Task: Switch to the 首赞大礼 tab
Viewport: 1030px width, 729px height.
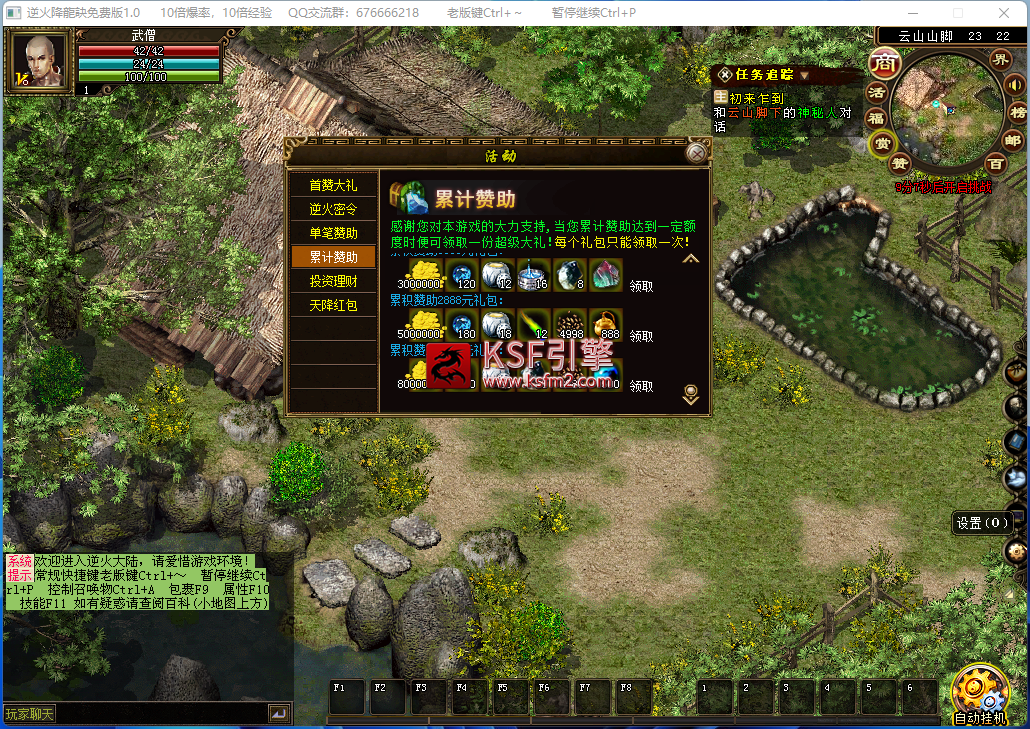Action: tap(333, 185)
